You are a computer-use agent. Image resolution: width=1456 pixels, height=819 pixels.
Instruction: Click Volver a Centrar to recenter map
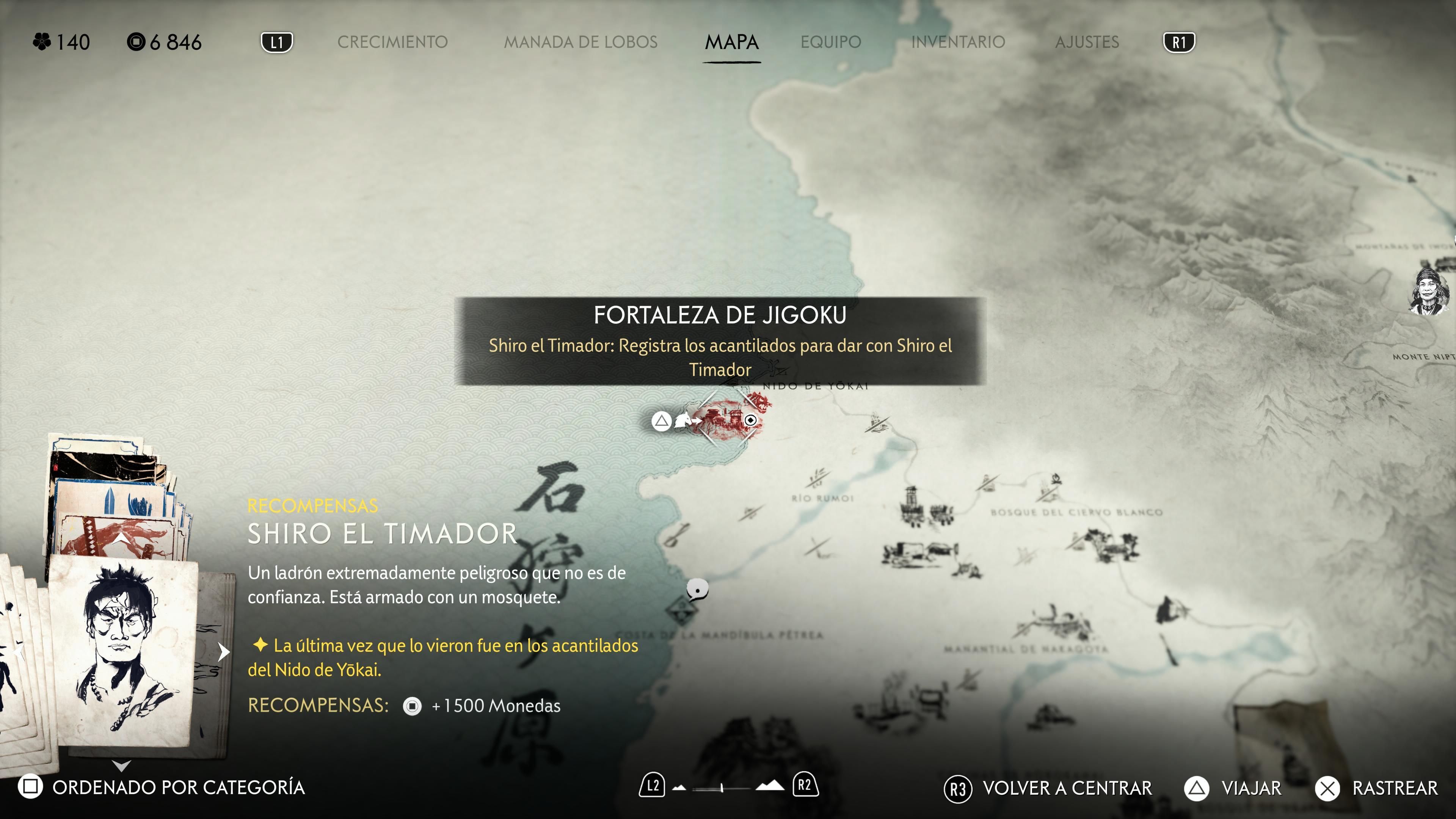(x=1048, y=788)
